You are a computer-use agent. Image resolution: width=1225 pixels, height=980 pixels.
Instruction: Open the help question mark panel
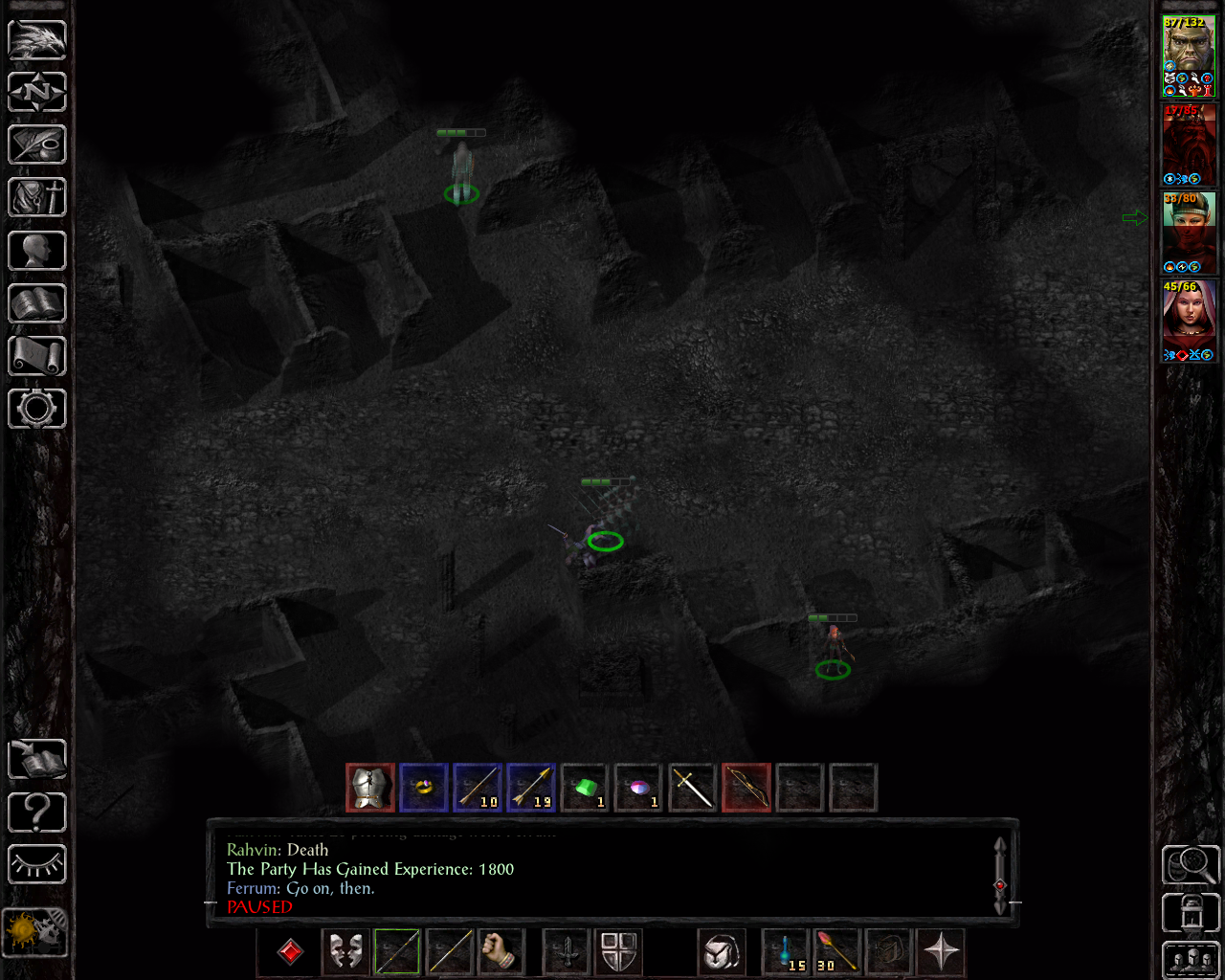pos(36,812)
